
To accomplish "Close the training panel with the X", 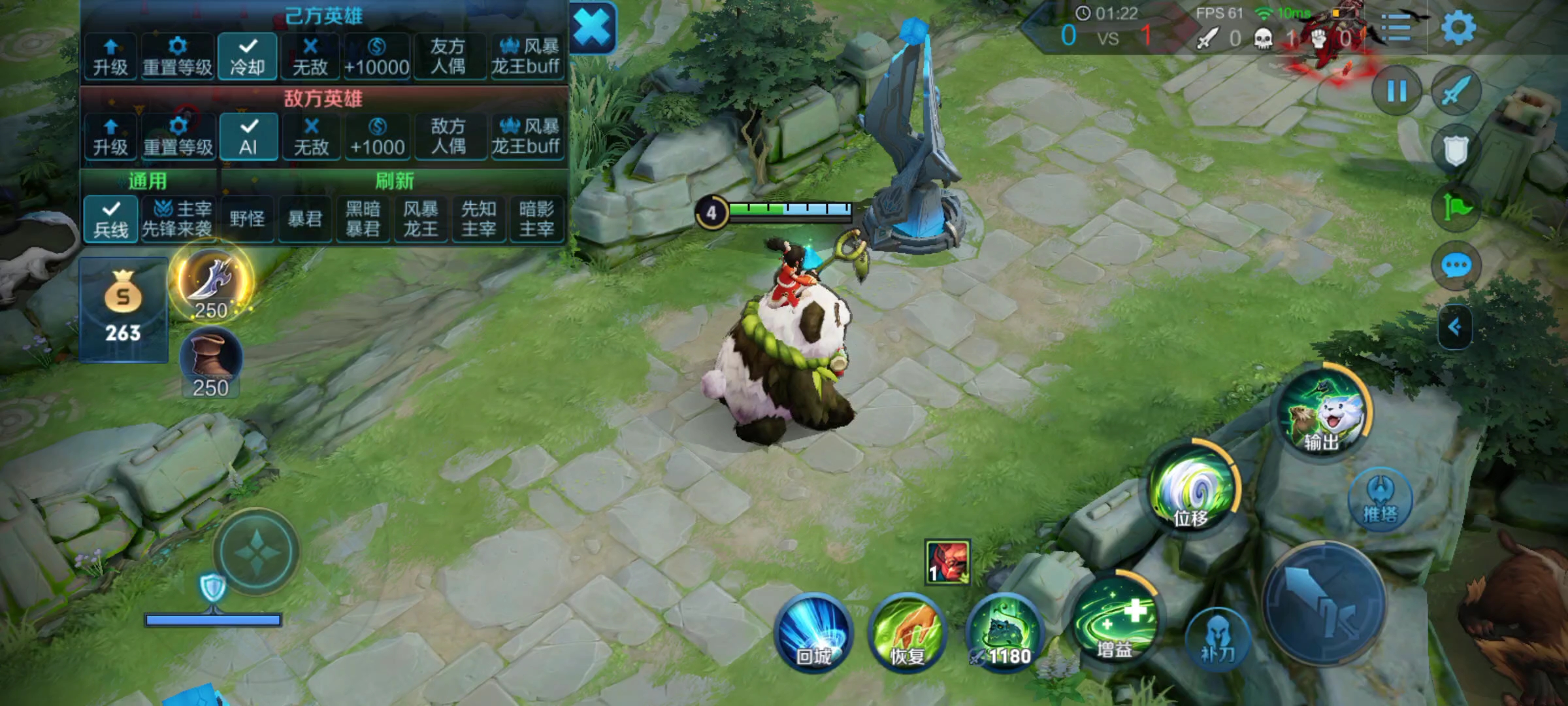I will pos(593,29).
